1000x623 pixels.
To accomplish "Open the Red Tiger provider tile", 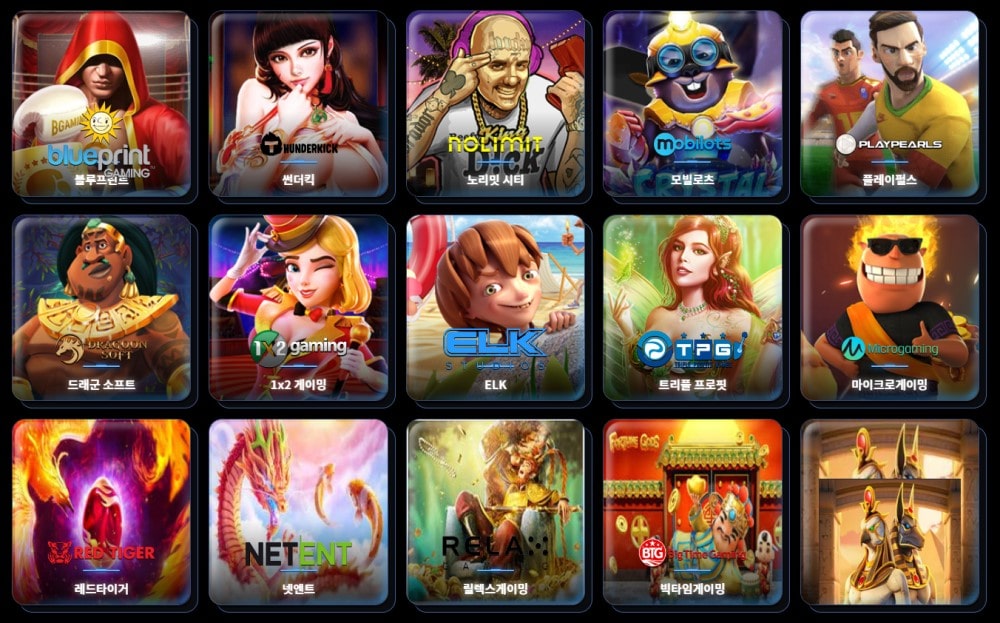I will [x=101, y=512].
